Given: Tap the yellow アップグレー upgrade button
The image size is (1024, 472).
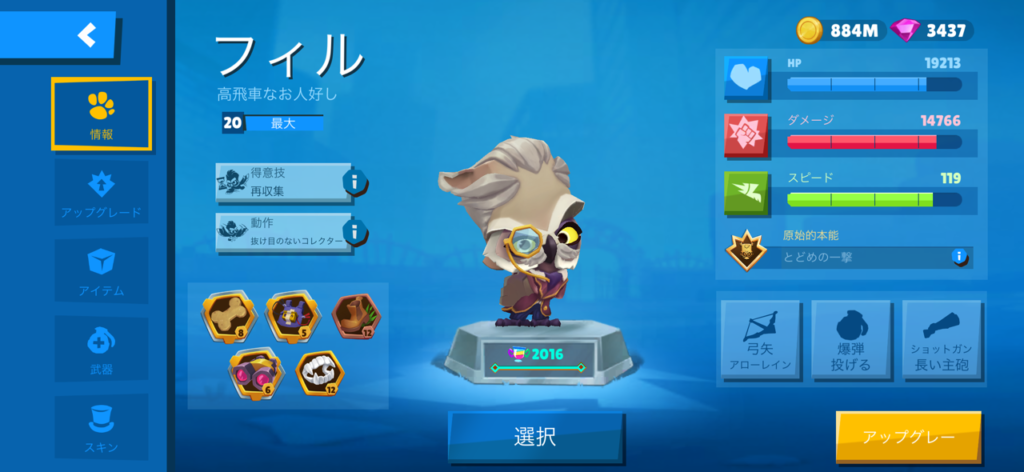Looking at the screenshot, I should [x=908, y=437].
